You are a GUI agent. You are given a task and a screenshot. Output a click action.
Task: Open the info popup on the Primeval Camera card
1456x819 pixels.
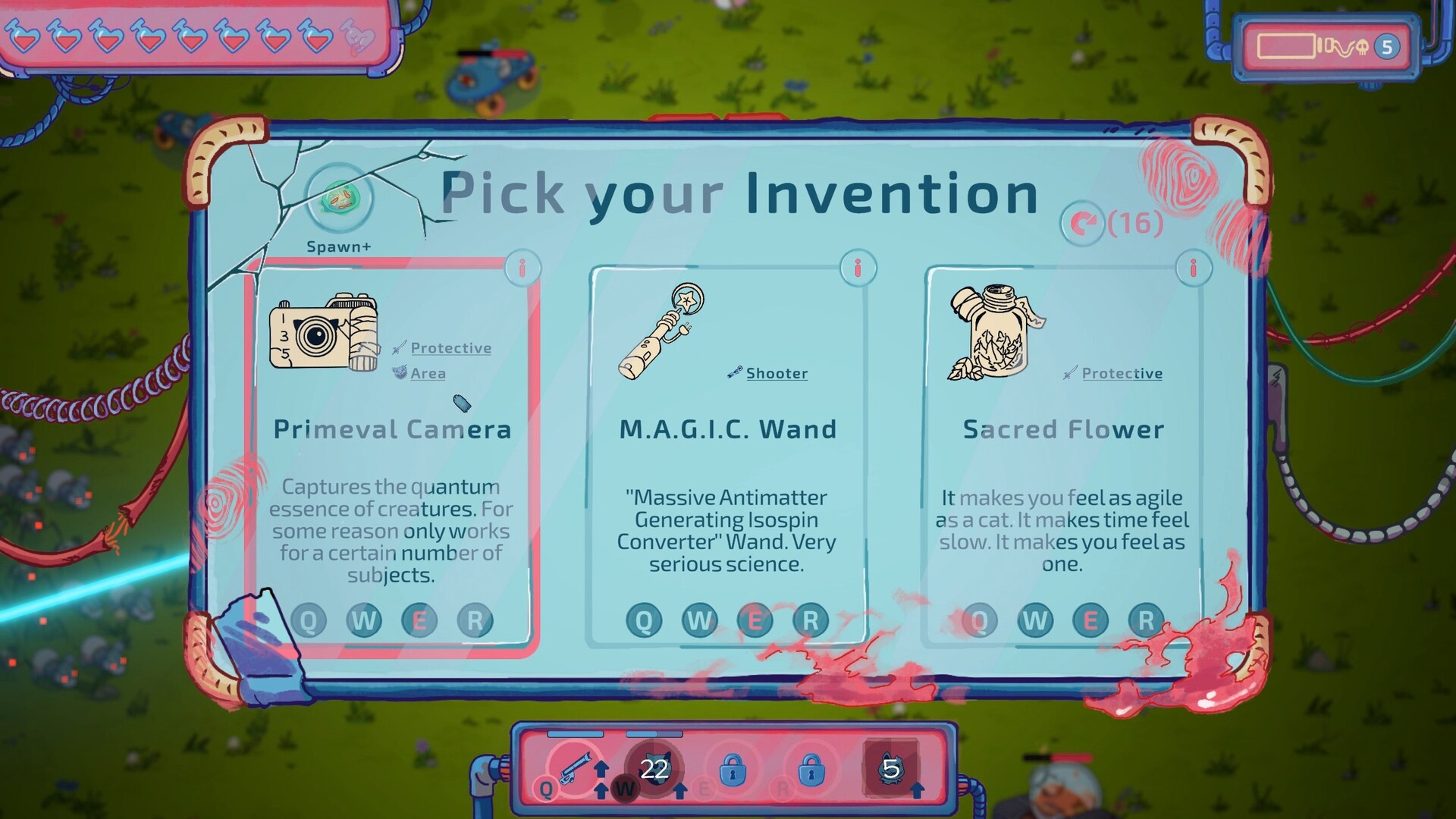coord(522,267)
